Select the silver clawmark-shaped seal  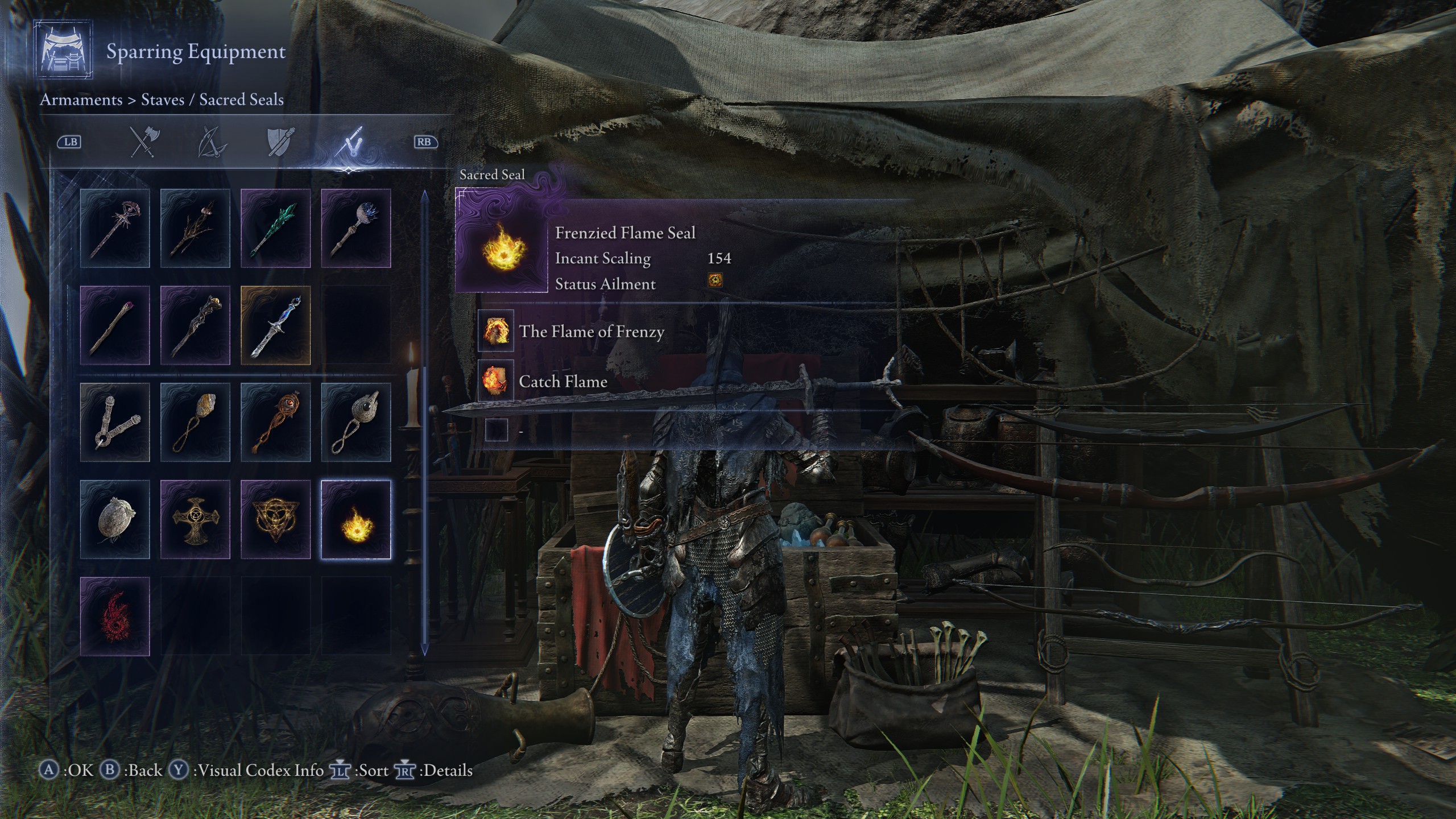[x=115, y=422]
